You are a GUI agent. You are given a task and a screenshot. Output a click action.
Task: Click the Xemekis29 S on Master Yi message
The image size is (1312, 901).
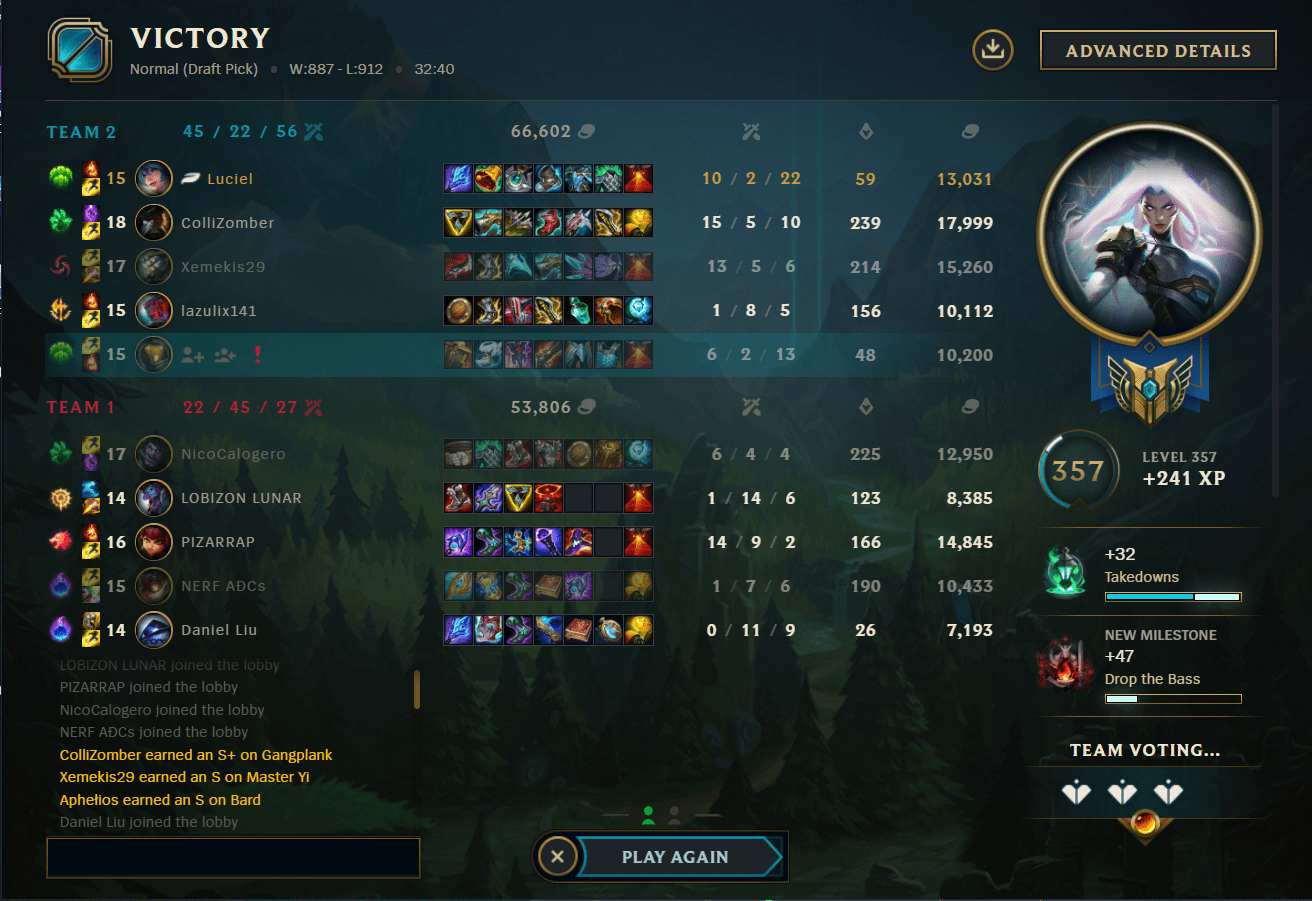(x=183, y=776)
